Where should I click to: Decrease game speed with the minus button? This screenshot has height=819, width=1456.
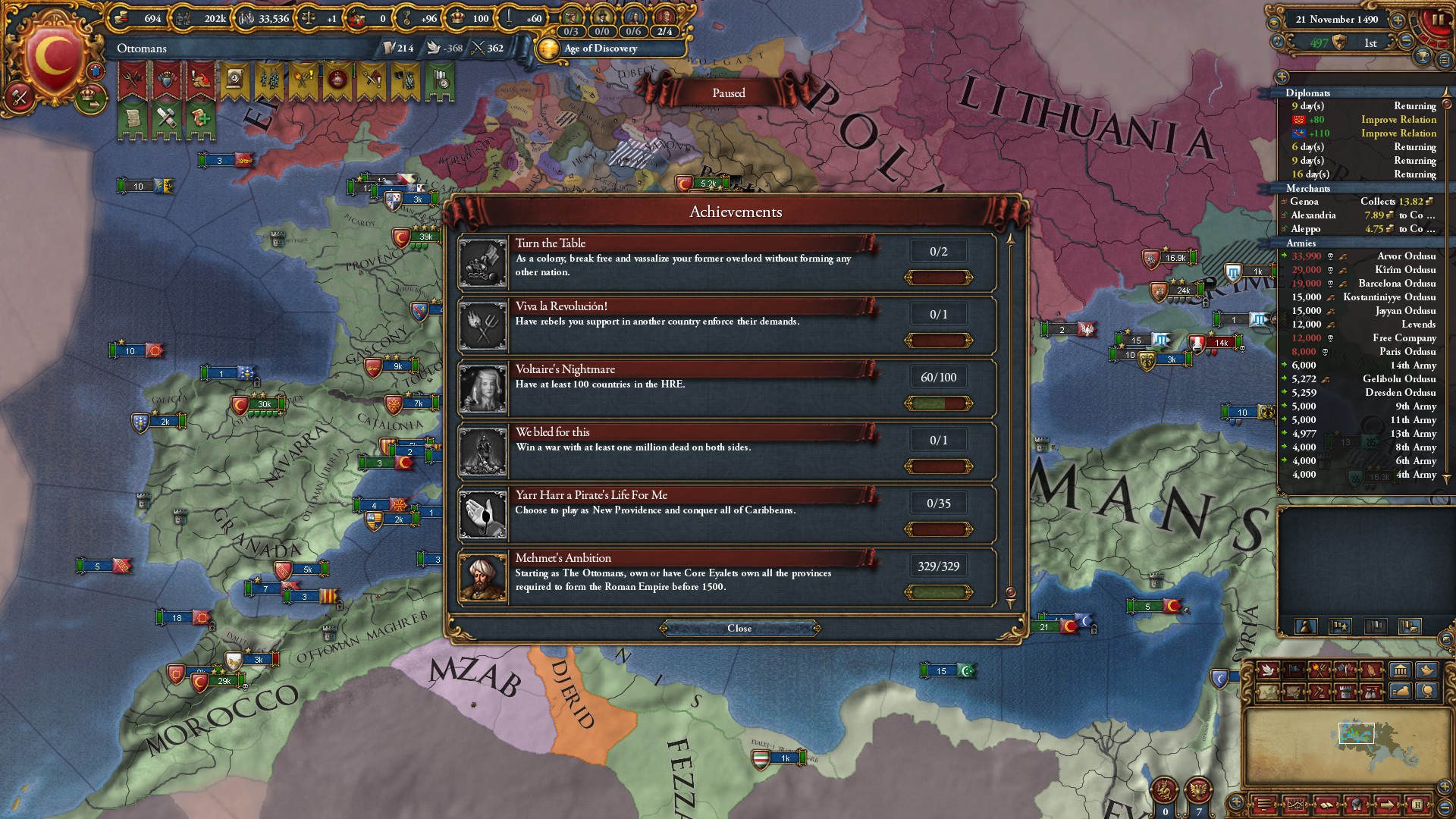click(1407, 42)
